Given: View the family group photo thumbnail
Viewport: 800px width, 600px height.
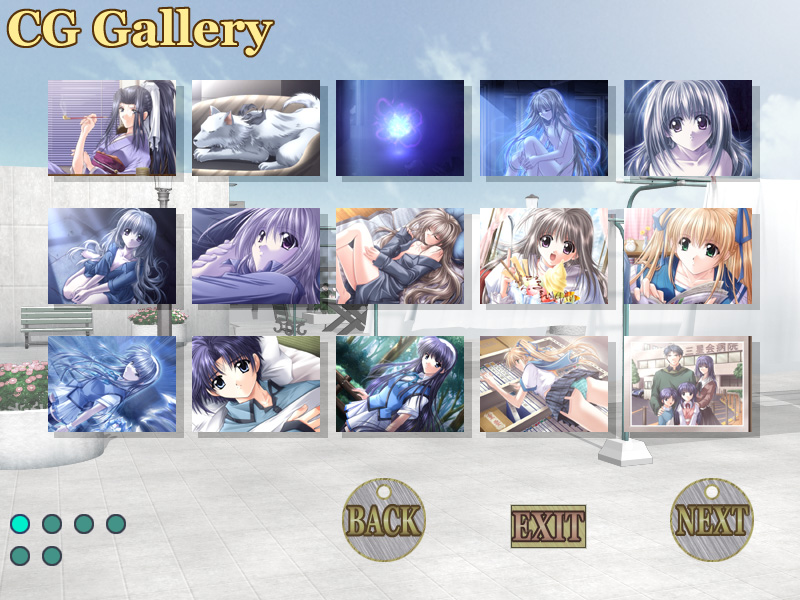Looking at the screenshot, I should coord(688,384).
